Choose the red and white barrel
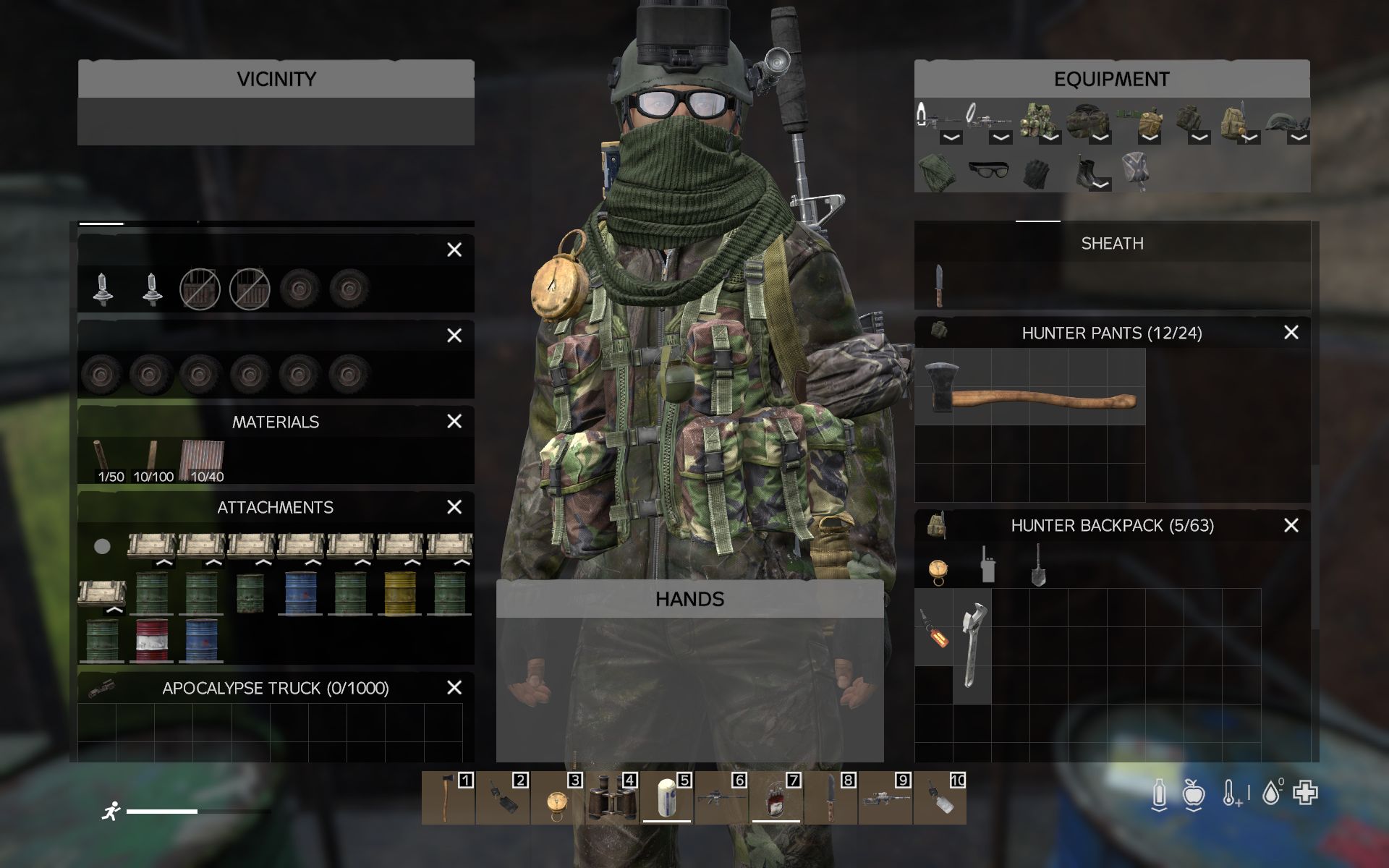This screenshot has height=868, width=1389. coord(151,640)
